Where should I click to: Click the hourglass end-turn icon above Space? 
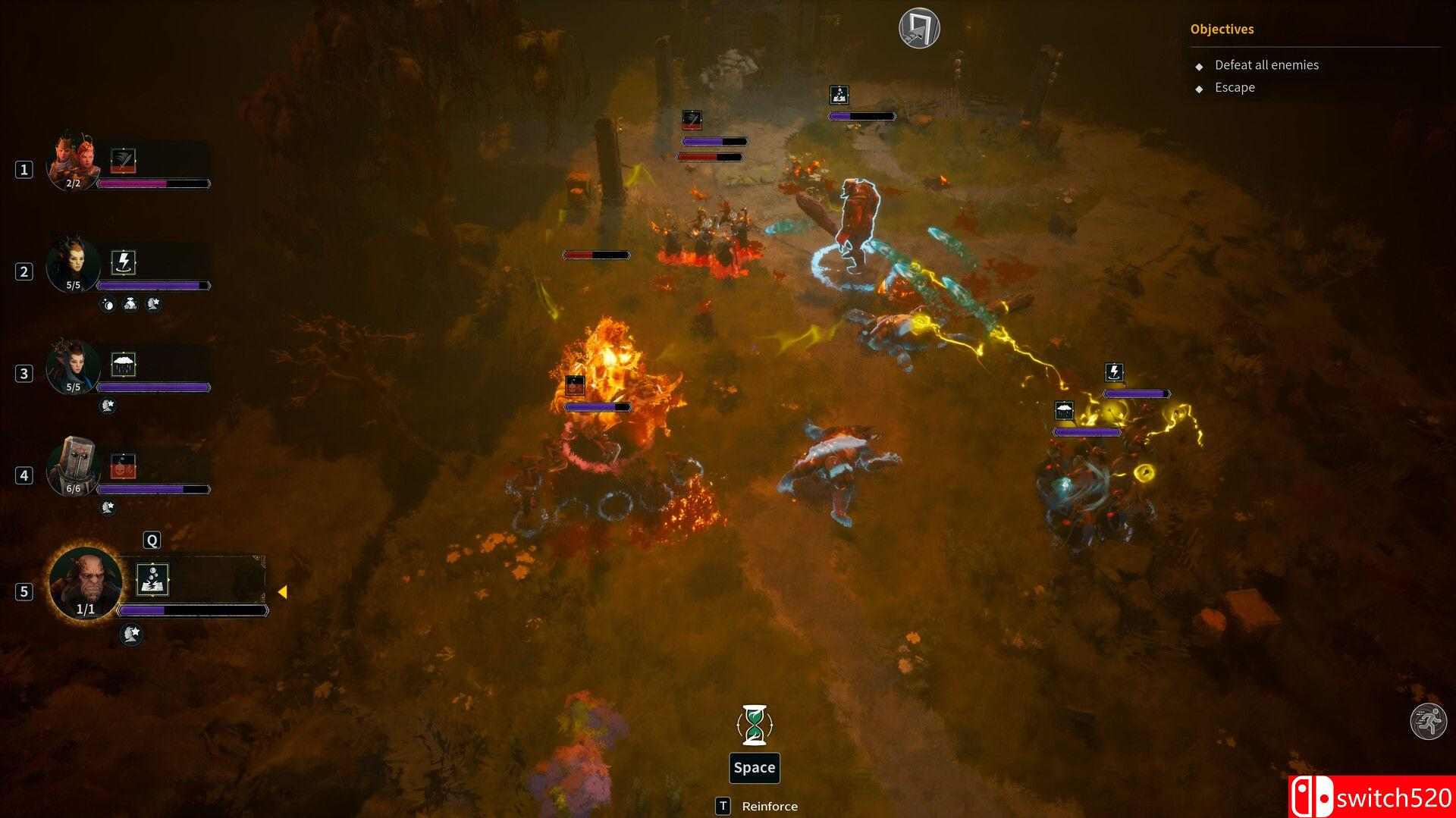pos(754,725)
